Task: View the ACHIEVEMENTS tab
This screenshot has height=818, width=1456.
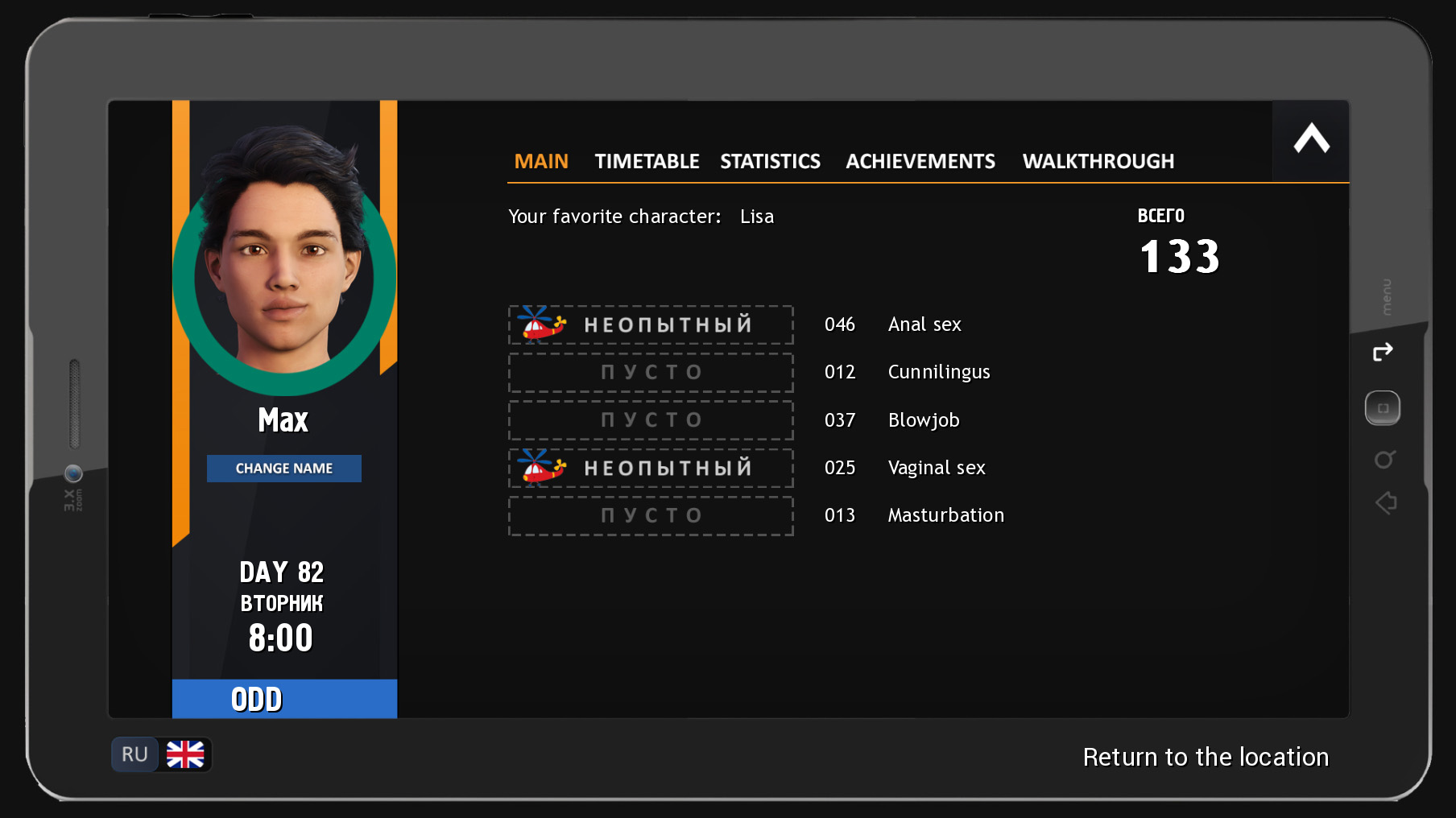Action: [920, 161]
